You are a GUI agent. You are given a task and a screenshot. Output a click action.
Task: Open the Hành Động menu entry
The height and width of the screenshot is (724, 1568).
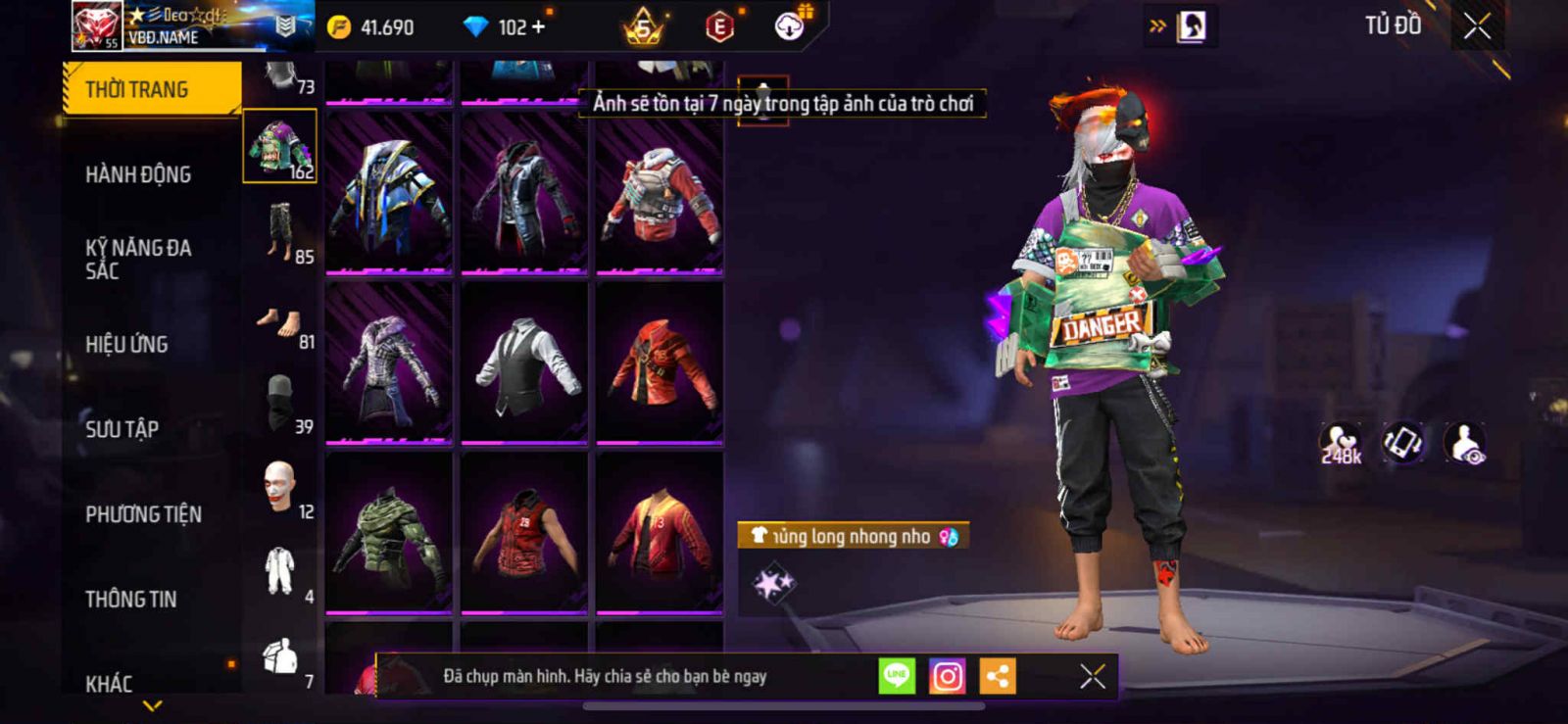coord(138,174)
